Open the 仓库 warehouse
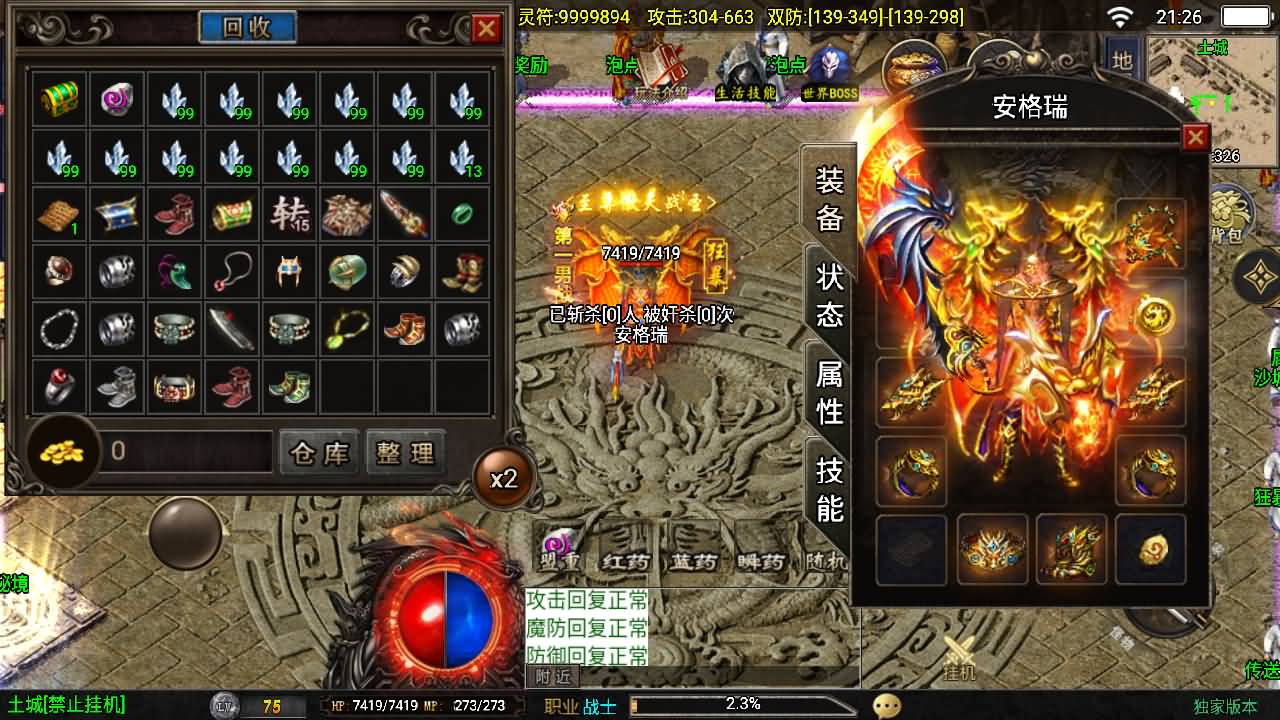 (320, 453)
